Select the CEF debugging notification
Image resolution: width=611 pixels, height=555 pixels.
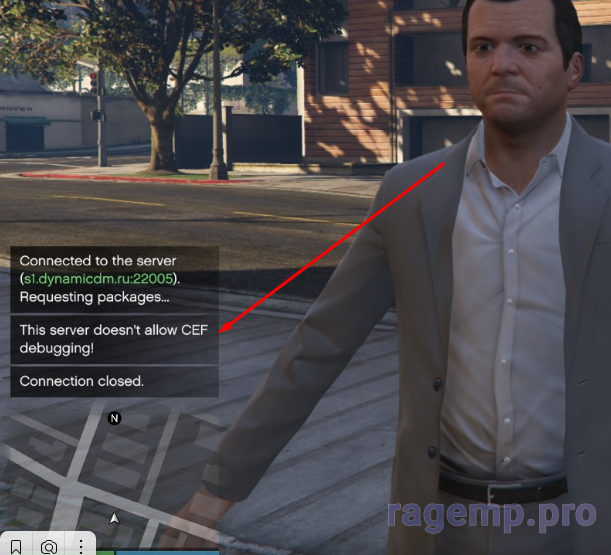114,339
